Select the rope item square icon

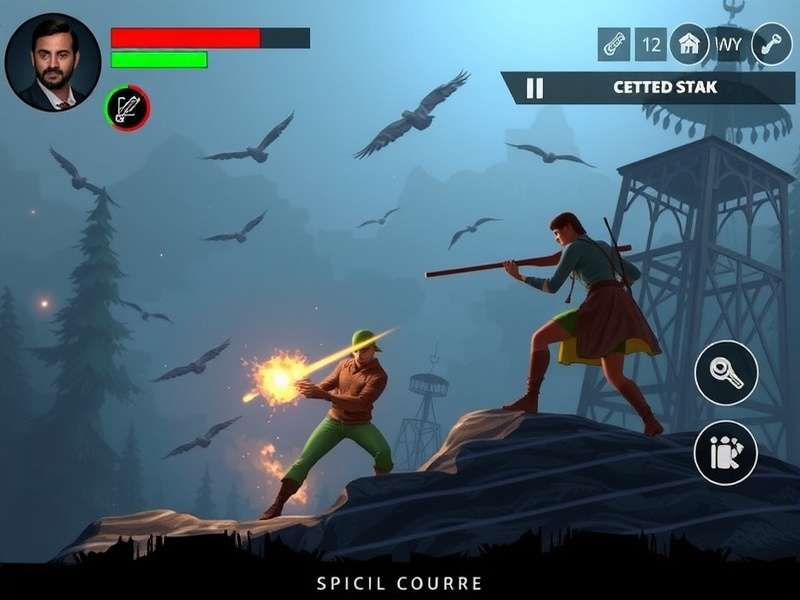point(614,44)
